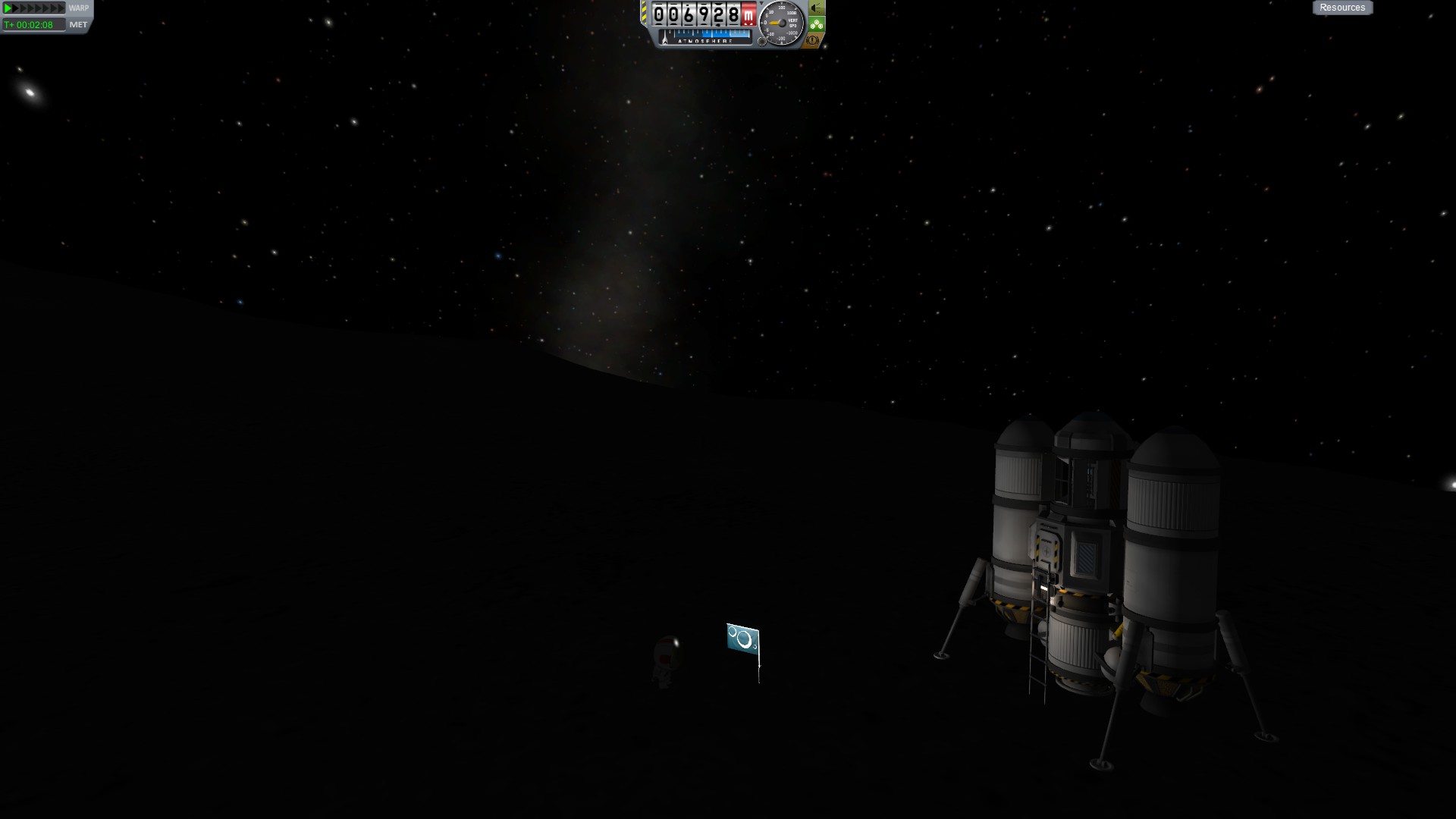Screen dimensions: 1456x819
Task: Switch the MET mission clock mode
Action: pos(78,25)
